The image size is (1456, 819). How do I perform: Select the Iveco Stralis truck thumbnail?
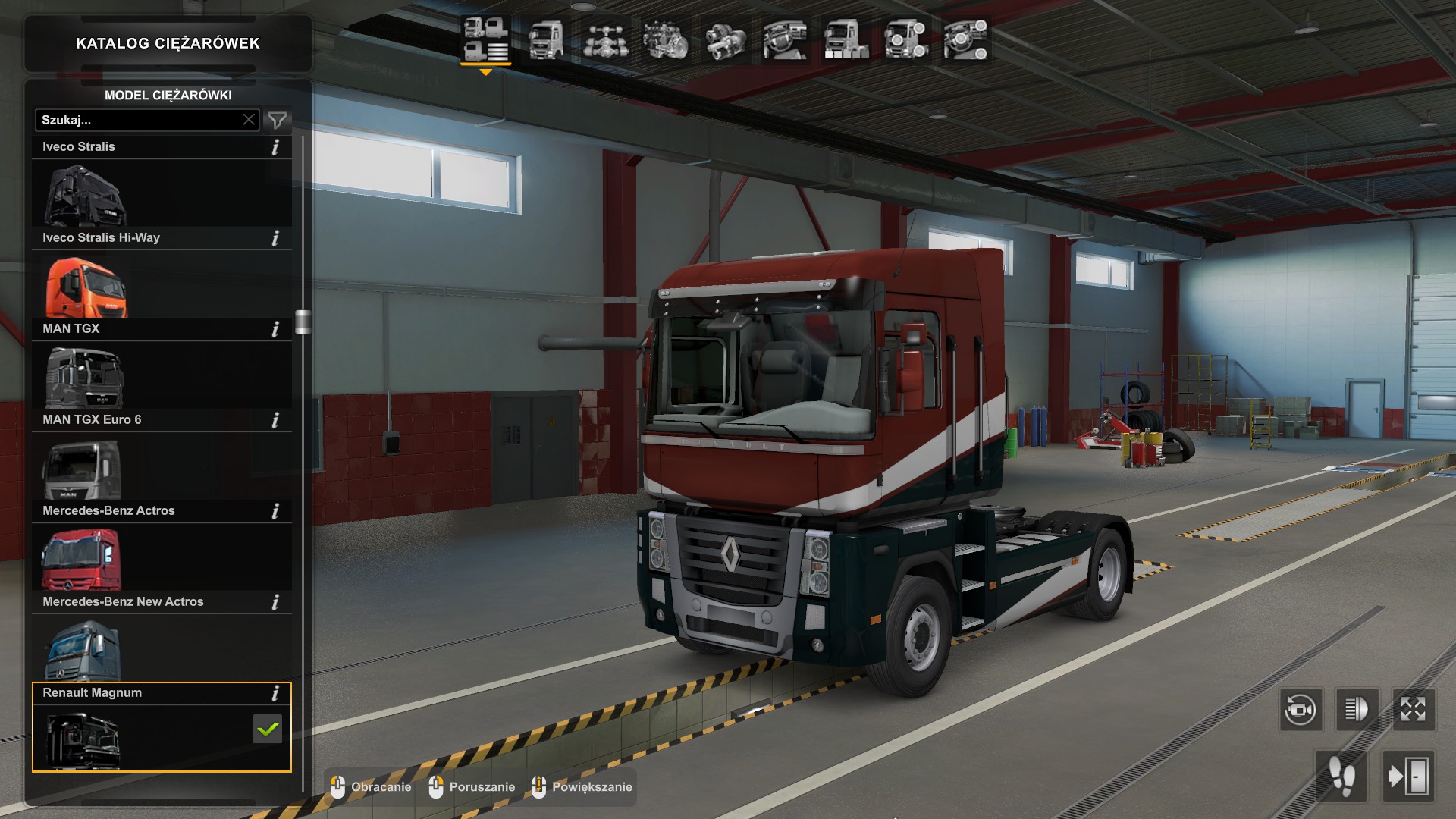pos(85,196)
